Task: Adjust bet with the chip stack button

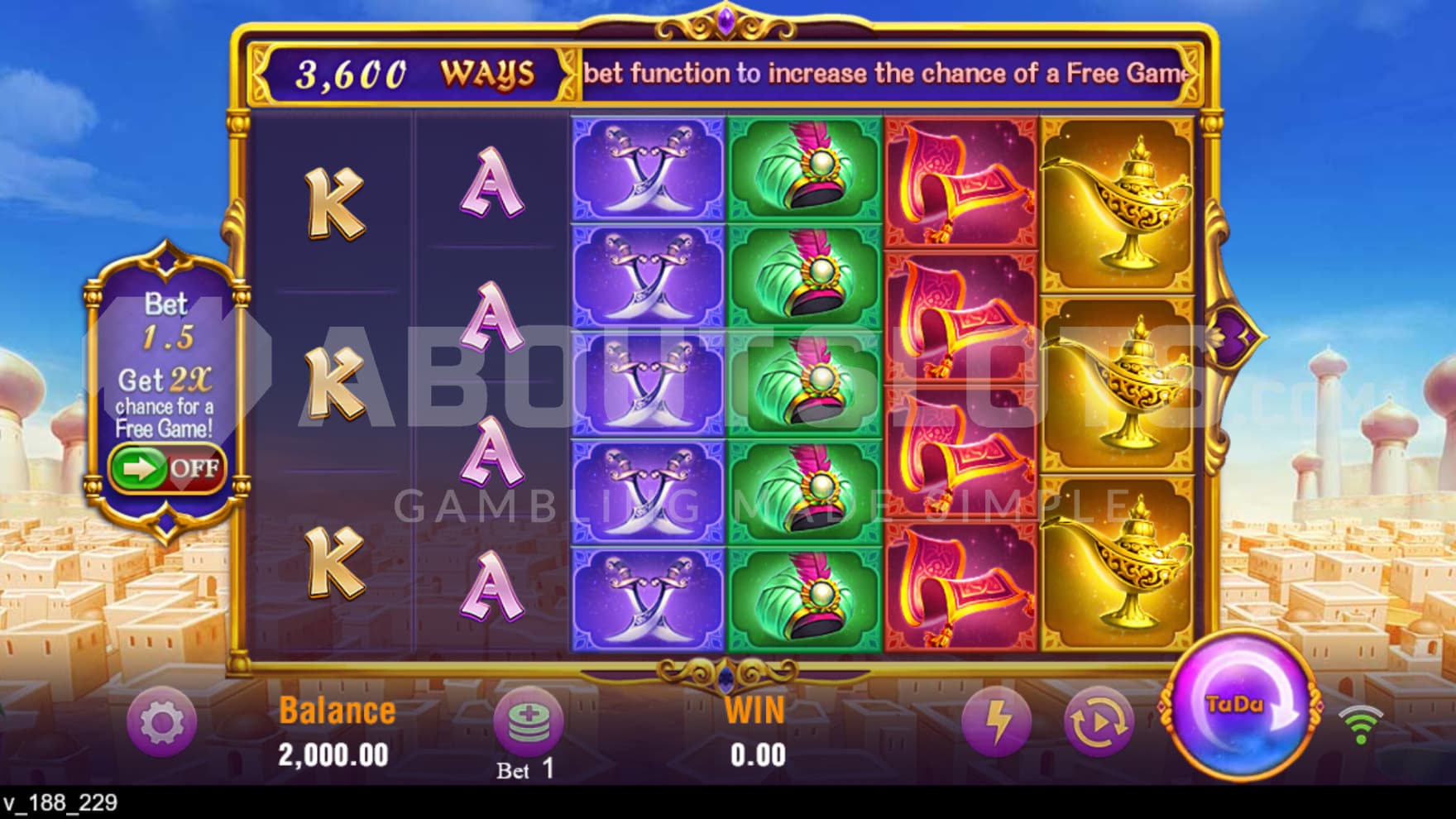Action: [x=528, y=721]
